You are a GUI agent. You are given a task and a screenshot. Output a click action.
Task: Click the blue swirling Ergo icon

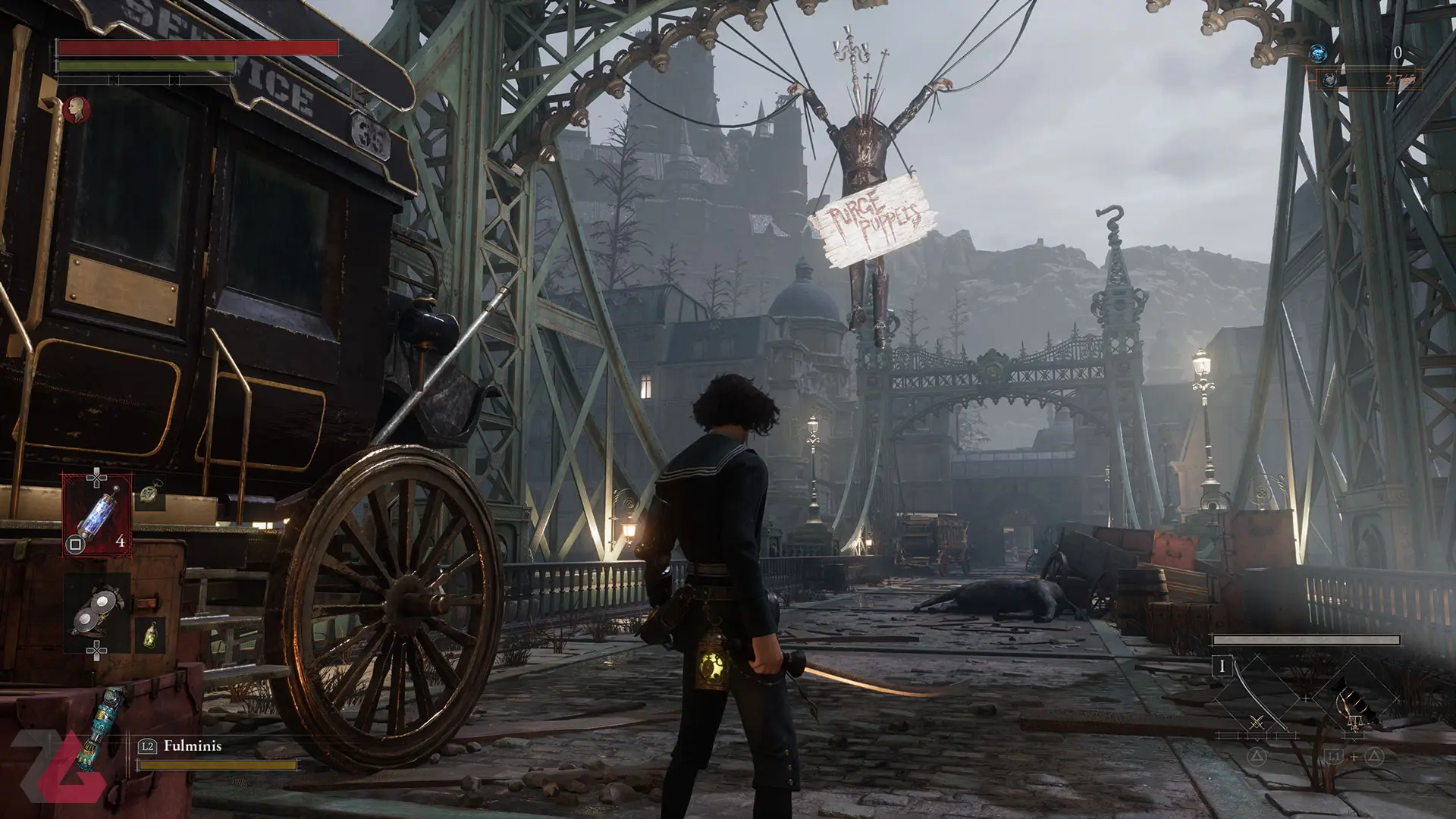1318,53
